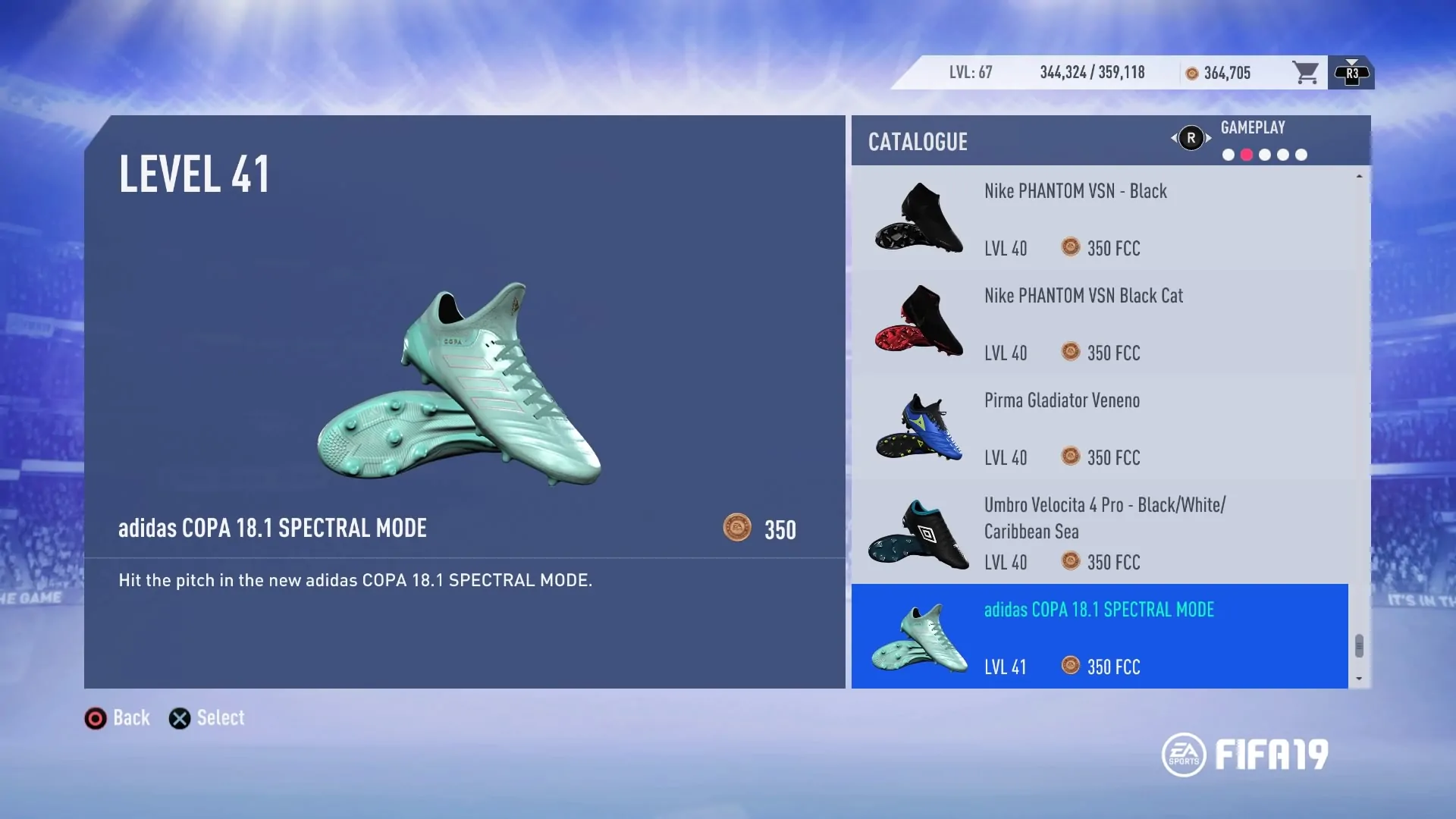Click the R3 controller button icon

[1352, 72]
